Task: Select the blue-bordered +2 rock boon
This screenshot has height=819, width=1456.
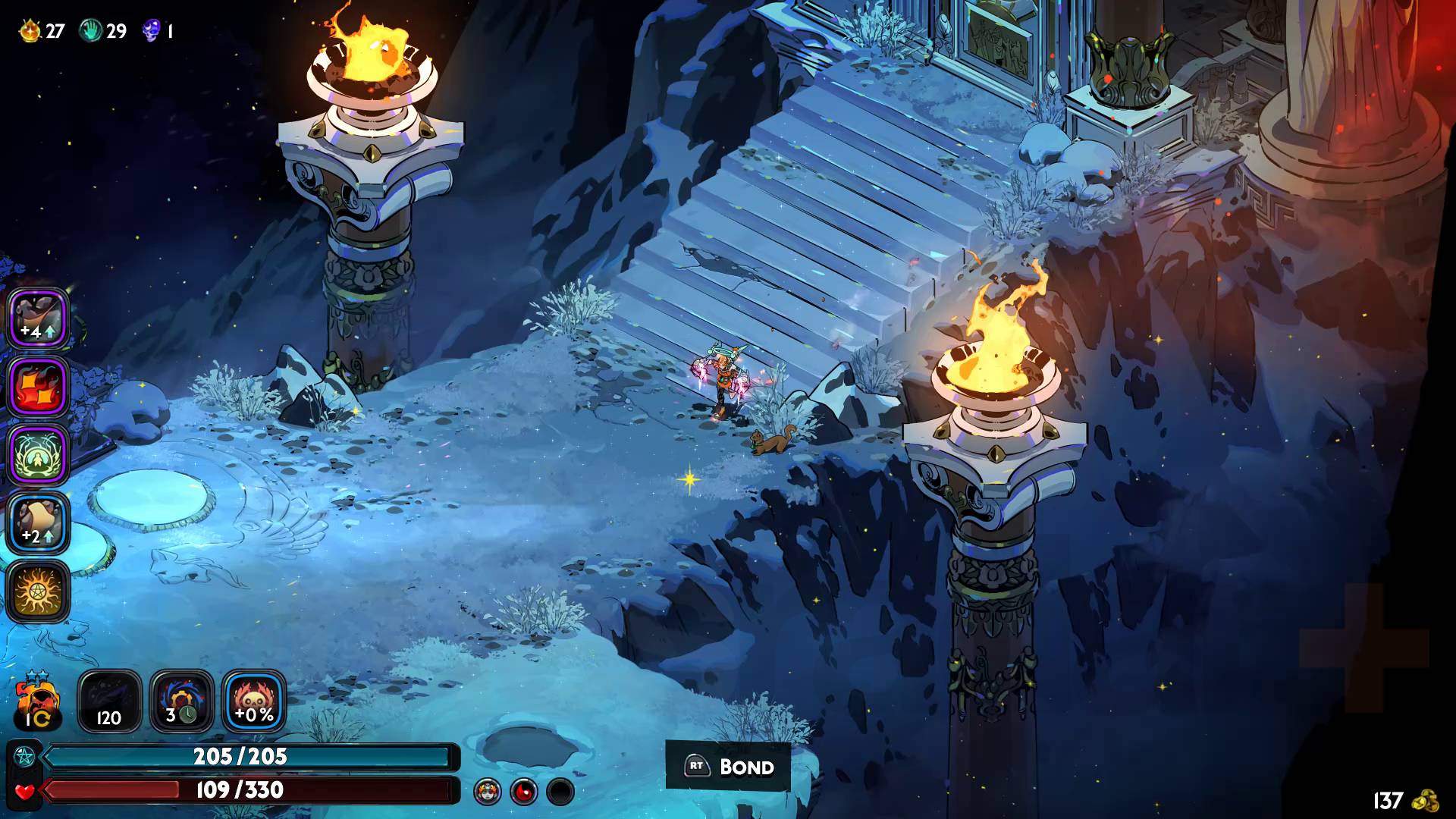Action: click(x=38, y=523)
